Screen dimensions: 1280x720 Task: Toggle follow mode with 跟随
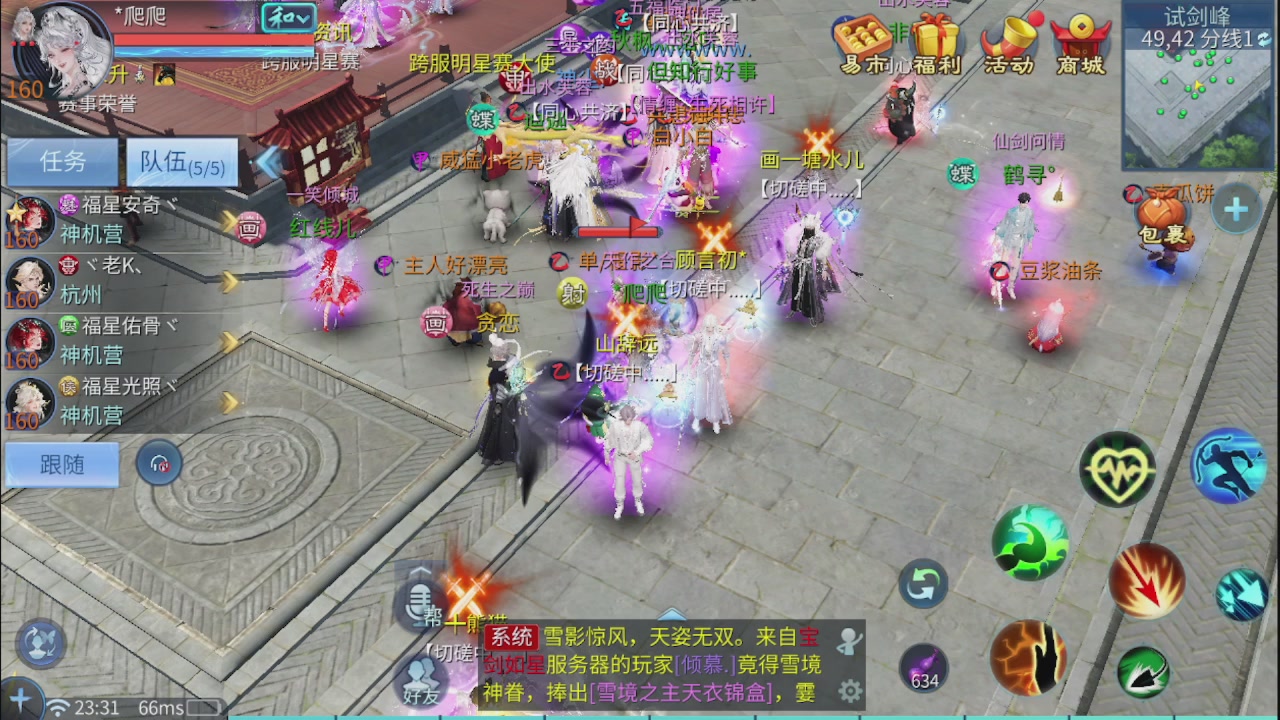pyautogui.click(x=60, y=464)
